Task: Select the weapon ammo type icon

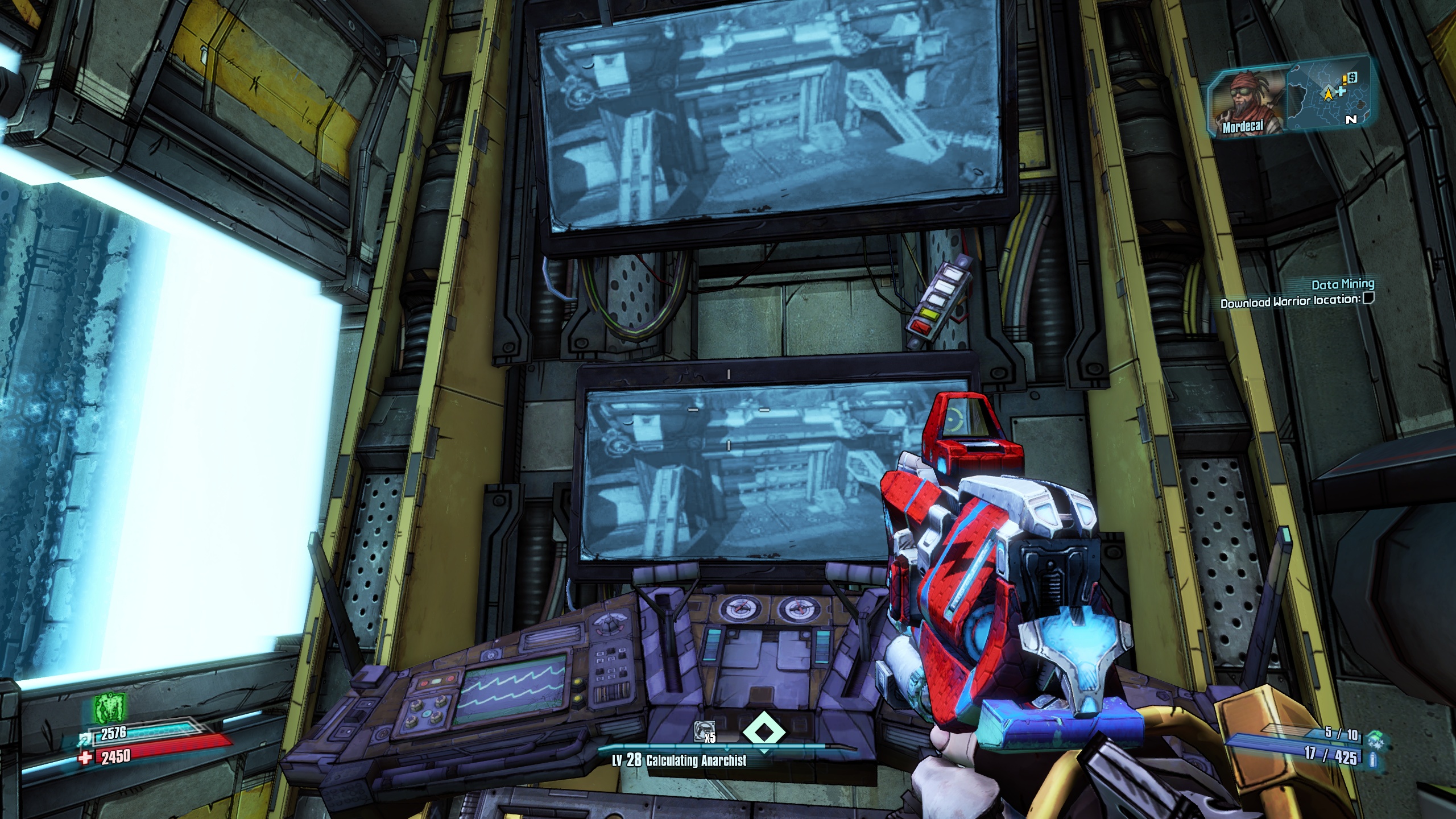Action: pyautogui.click(x=1373, y=759)
